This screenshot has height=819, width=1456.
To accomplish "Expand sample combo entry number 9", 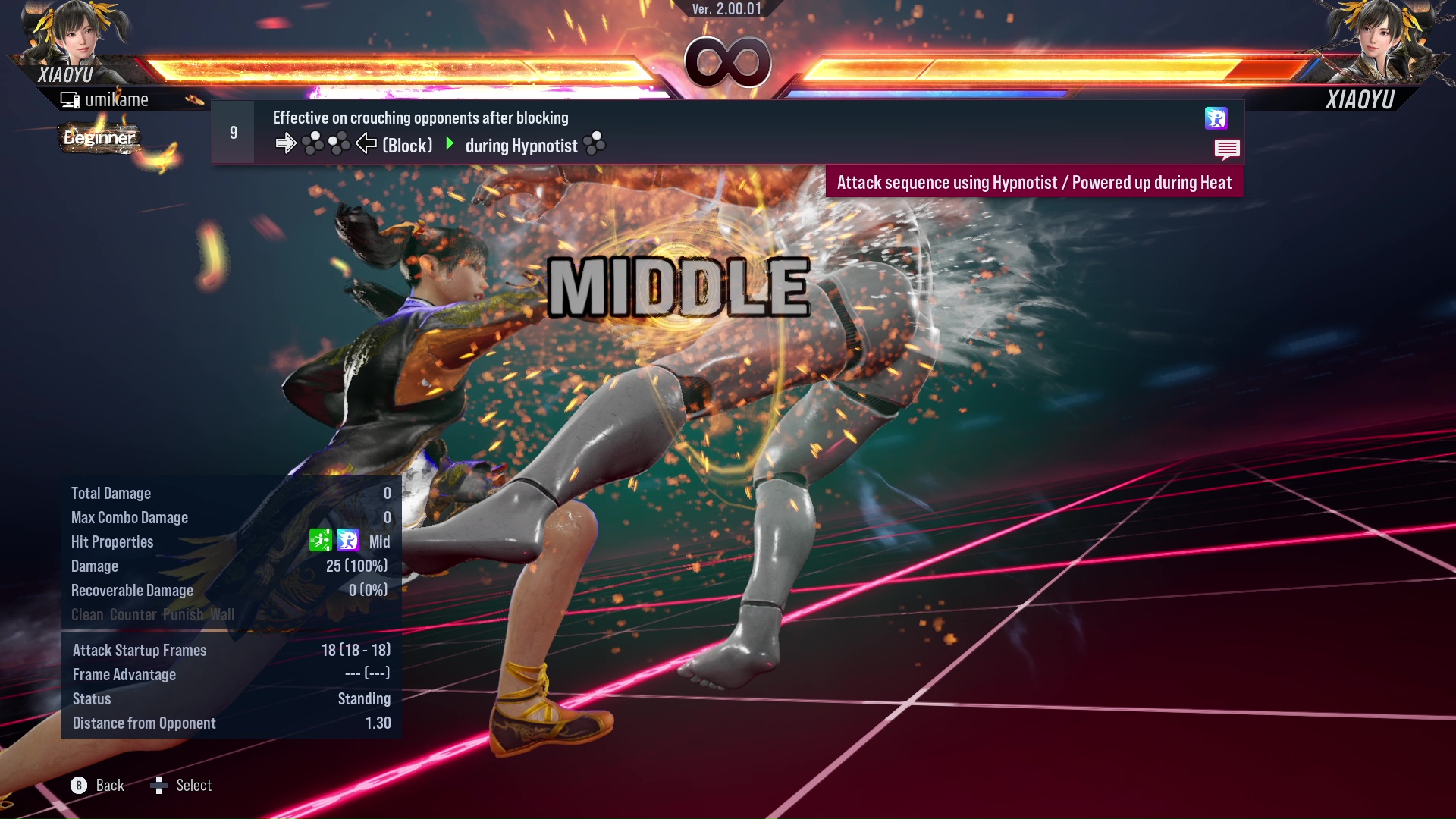I will 233,131.
